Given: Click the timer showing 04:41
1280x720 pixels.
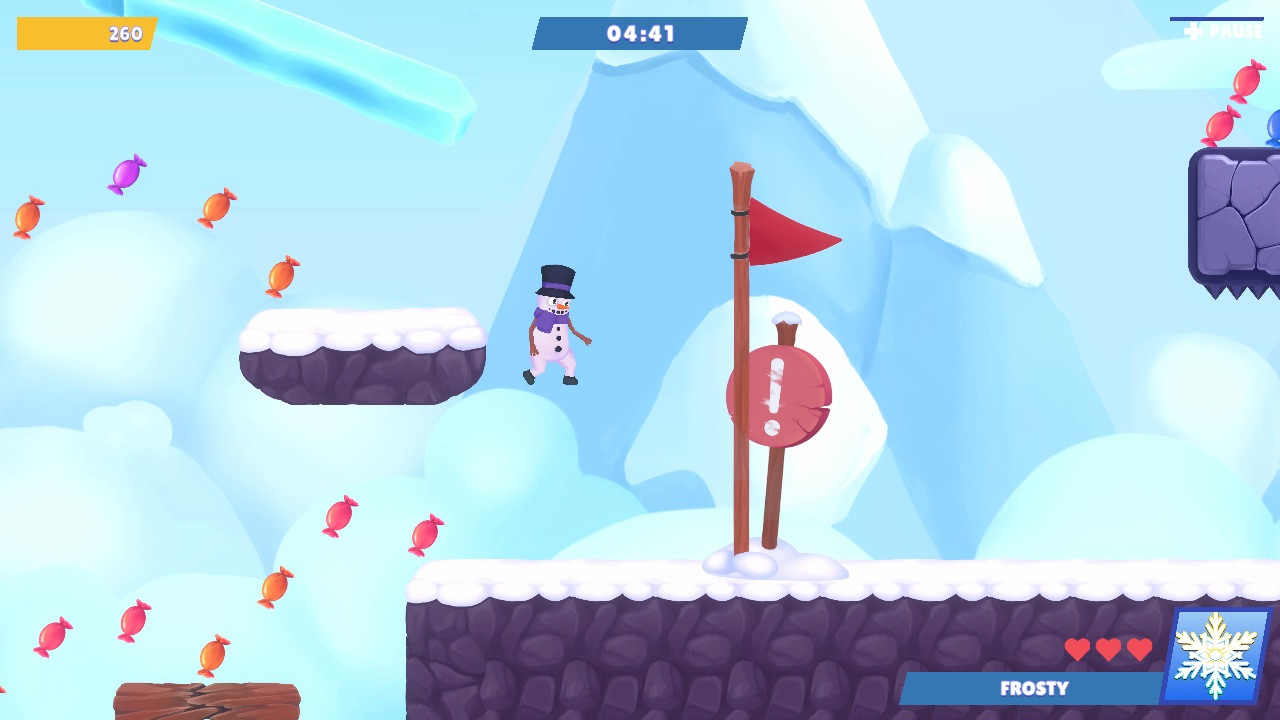Looking at the screenshot, I should [640, 32].
